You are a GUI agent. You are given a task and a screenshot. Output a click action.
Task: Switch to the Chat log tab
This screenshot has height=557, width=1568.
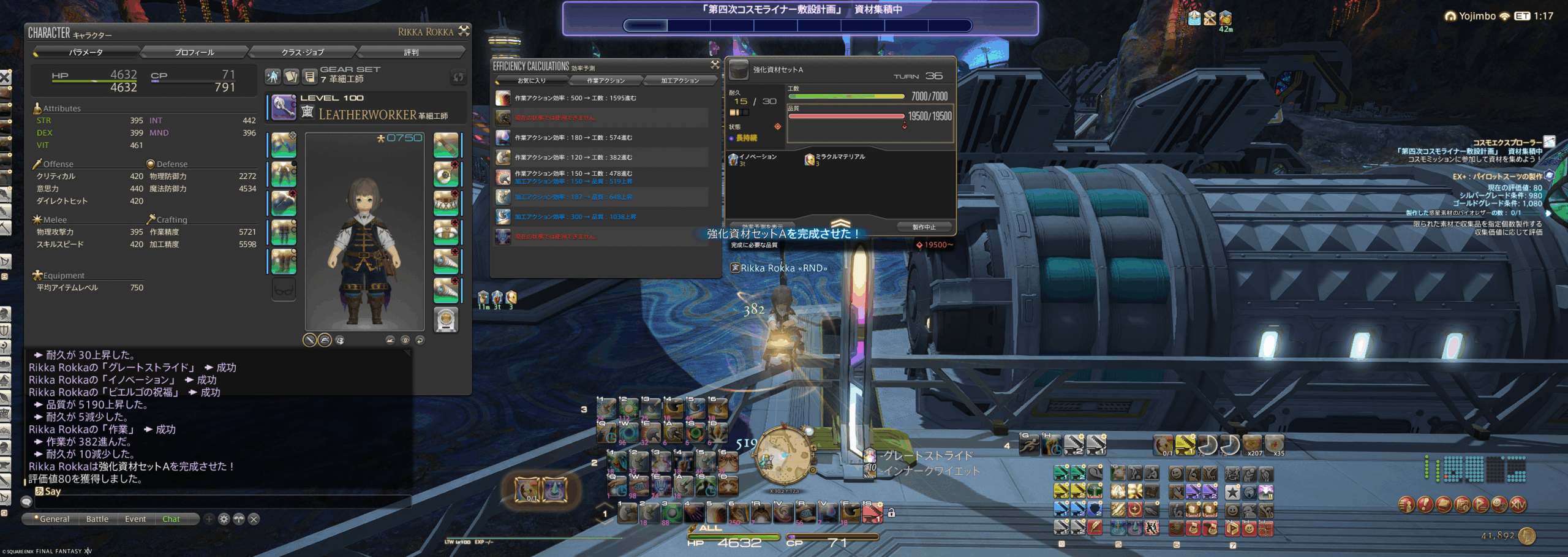coord(171,519)
